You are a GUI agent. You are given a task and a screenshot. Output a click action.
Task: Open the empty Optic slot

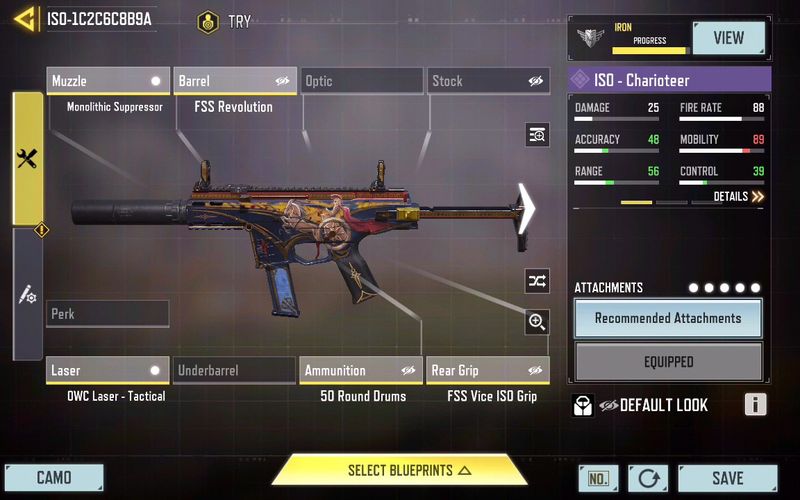pyautogui.click(x=361, y=81)
